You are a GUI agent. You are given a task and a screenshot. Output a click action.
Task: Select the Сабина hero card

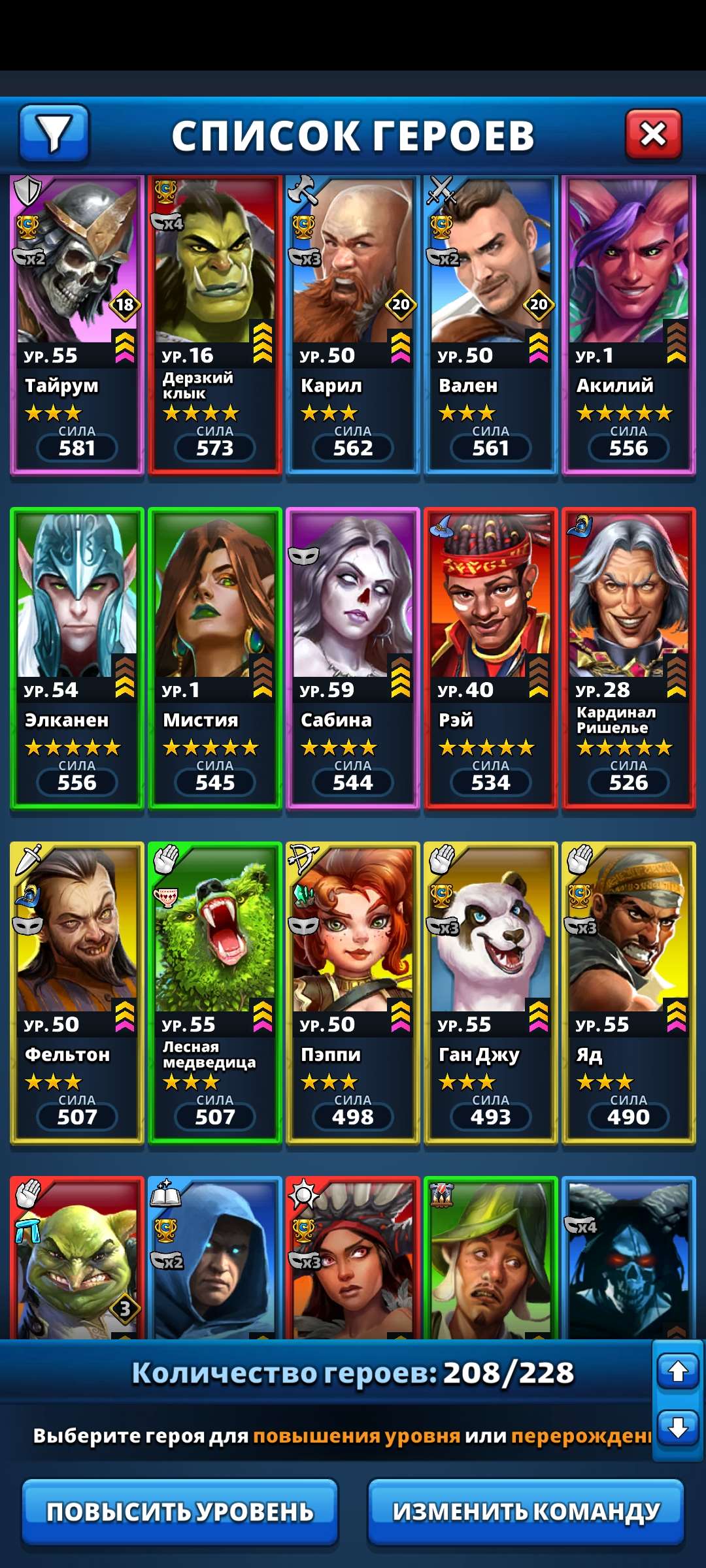click(x=353, y=659)
